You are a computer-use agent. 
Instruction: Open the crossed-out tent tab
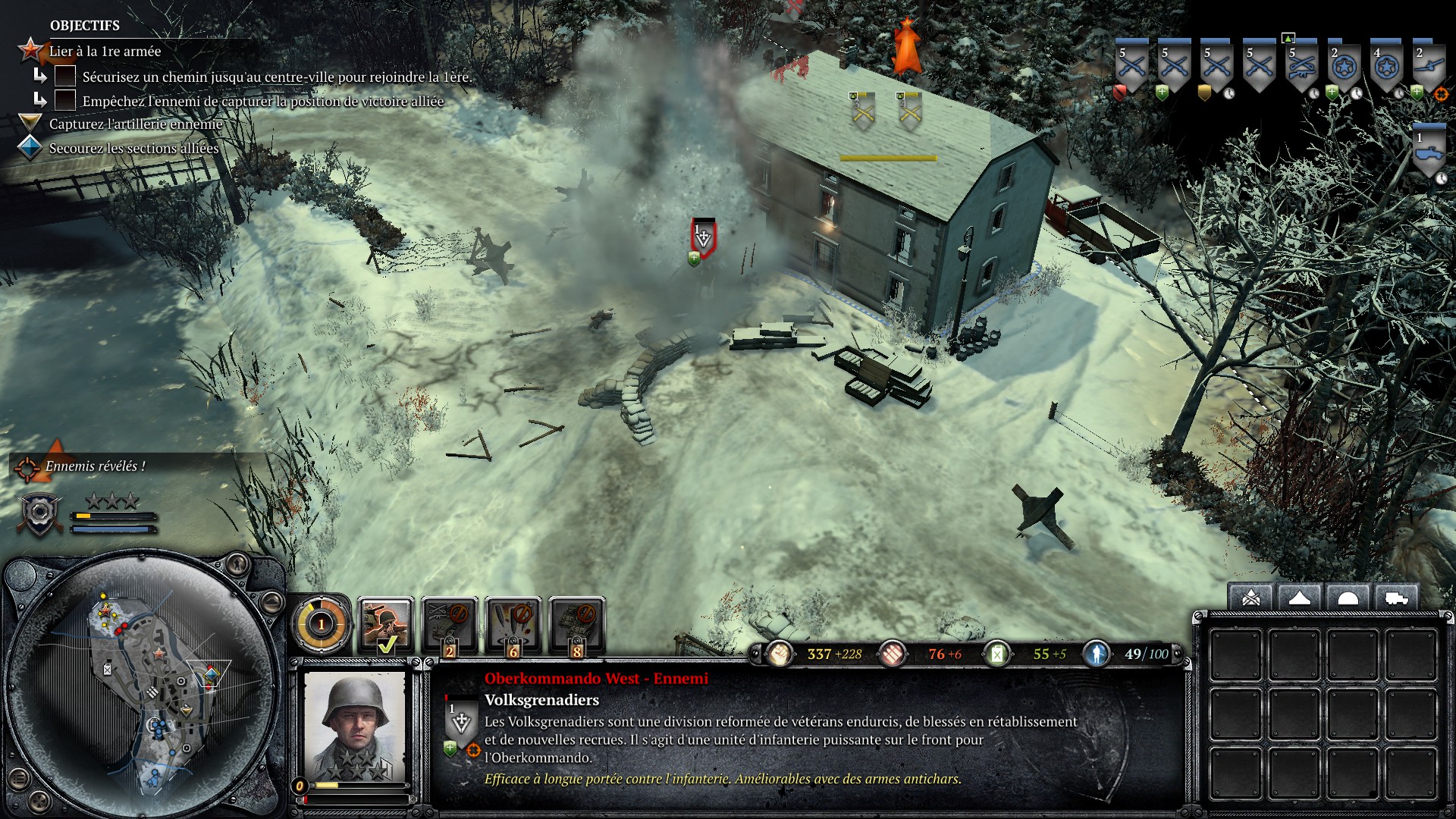1251,598
